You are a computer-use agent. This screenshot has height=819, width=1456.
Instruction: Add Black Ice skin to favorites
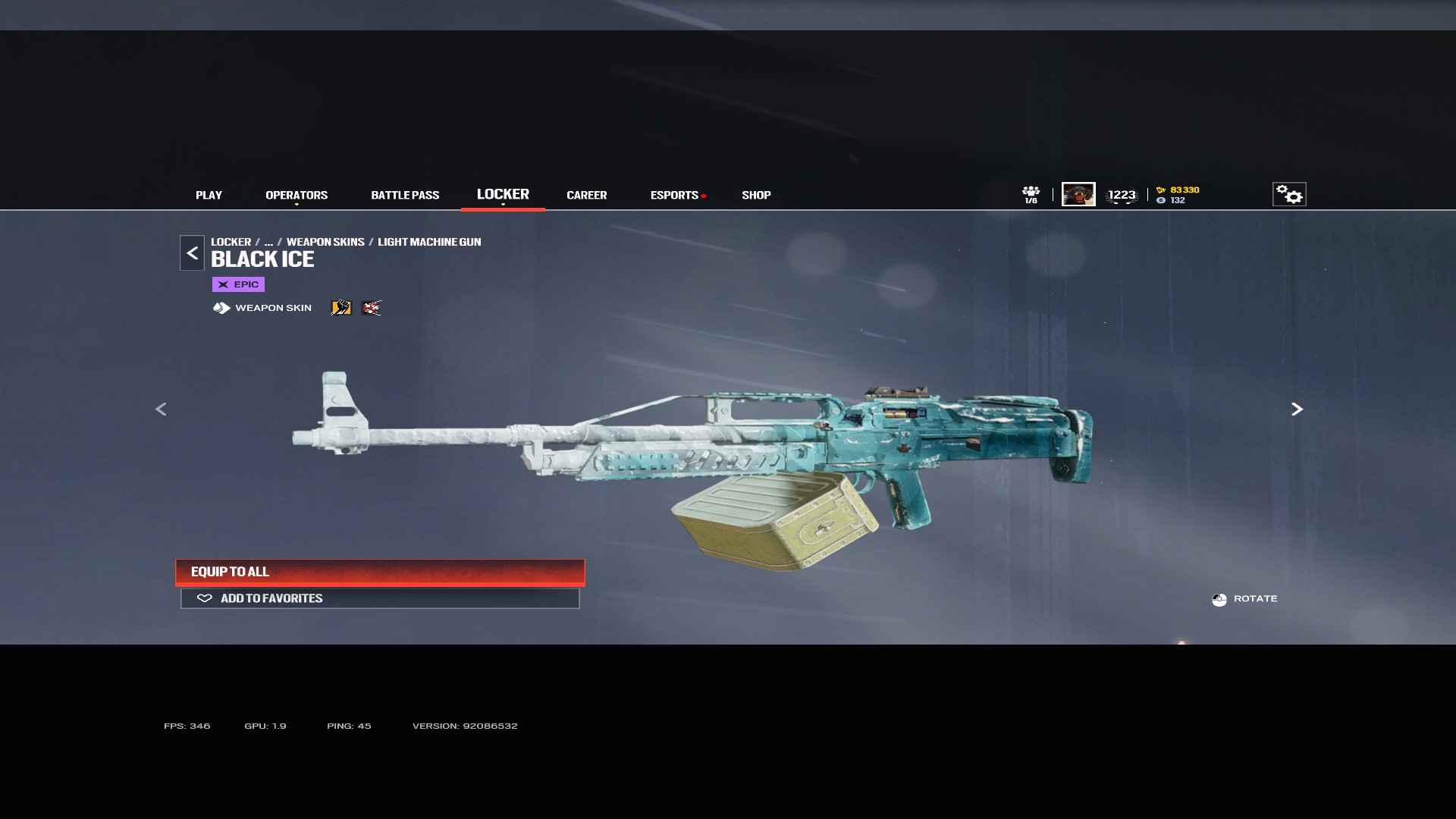point(380,598)
